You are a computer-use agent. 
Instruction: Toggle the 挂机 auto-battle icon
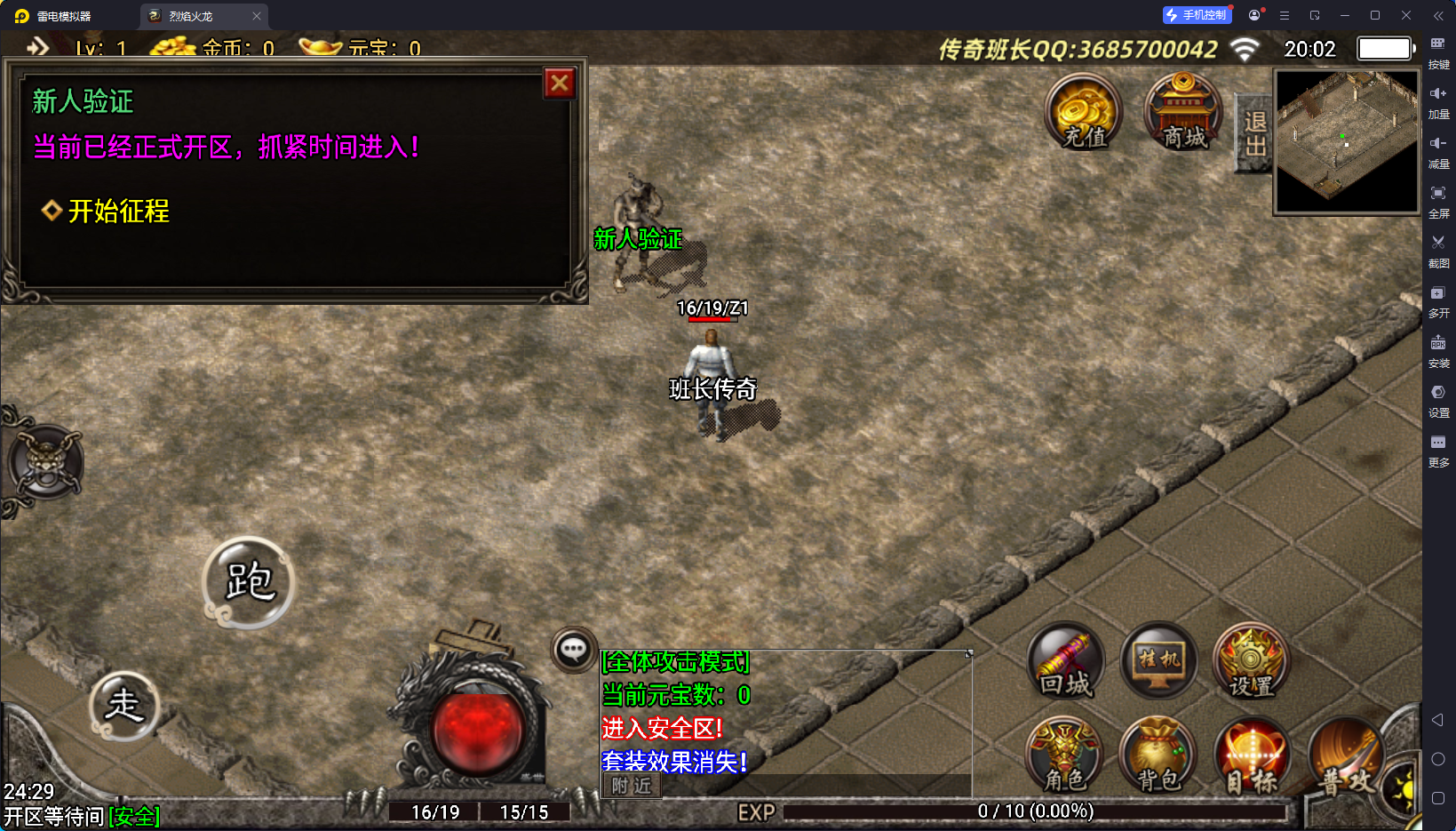(1159, 661)
